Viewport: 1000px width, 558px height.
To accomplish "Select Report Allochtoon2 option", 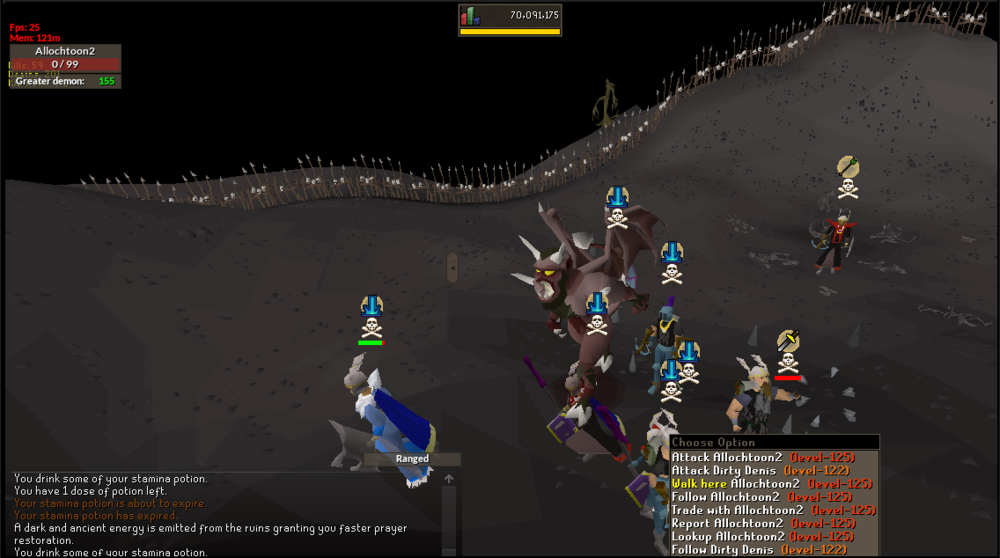I will [762, 523].
